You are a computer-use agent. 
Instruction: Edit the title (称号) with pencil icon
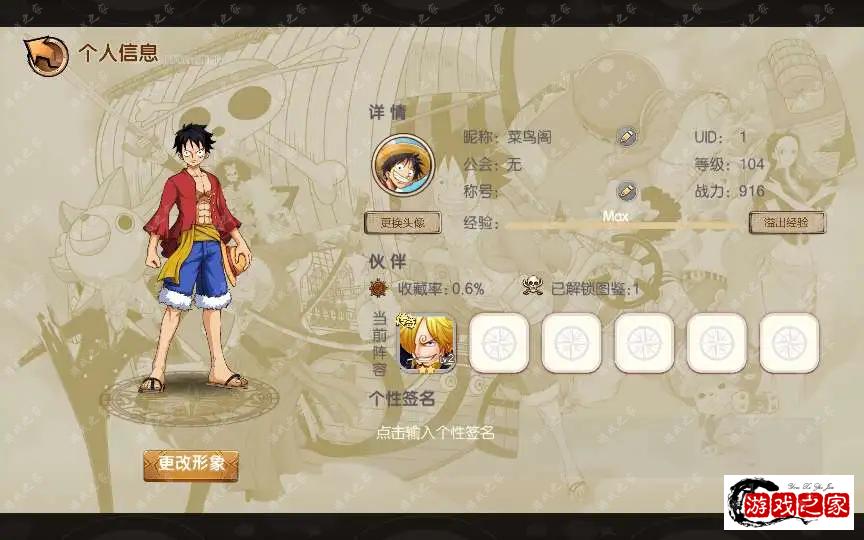tap(627, 191)
